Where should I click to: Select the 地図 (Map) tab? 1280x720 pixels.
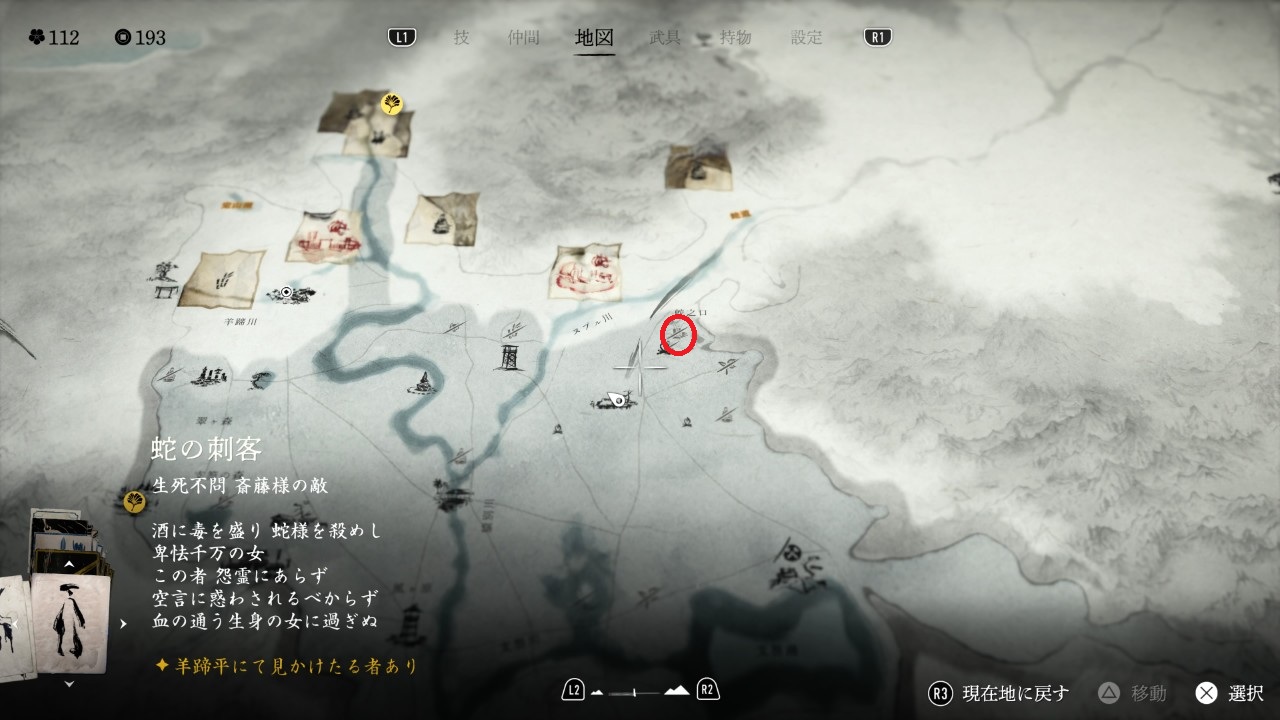click(x=595, y=38)
